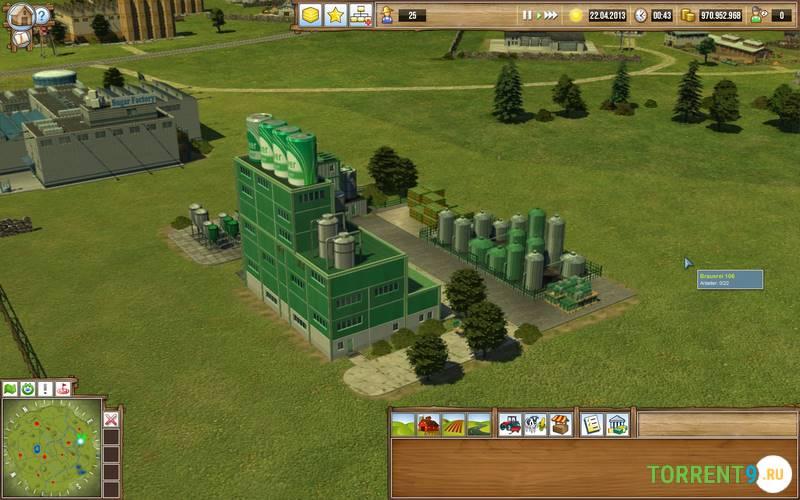Viewport: 800px width, 500px height.
Task: Open the red barn building category
Action: [428, 424]
